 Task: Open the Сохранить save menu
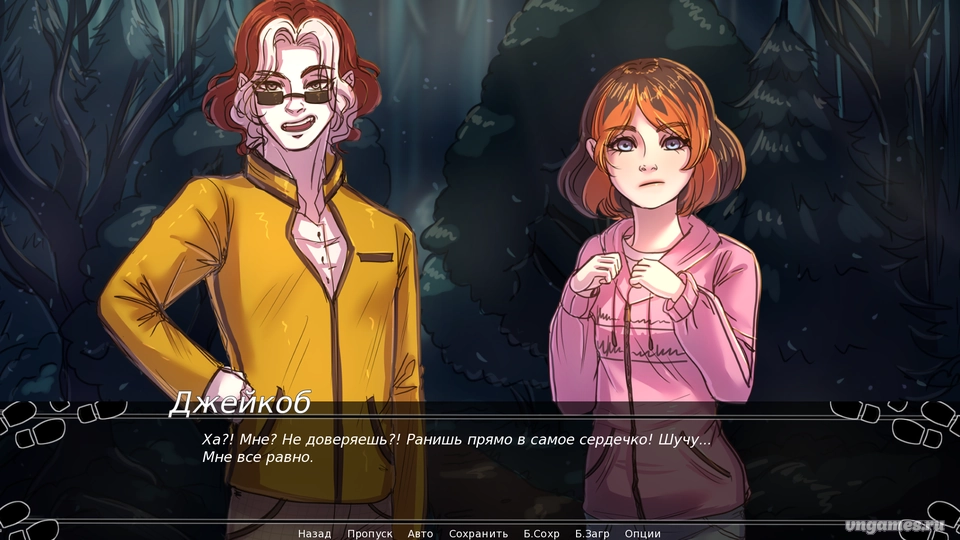tap(478, 533)
